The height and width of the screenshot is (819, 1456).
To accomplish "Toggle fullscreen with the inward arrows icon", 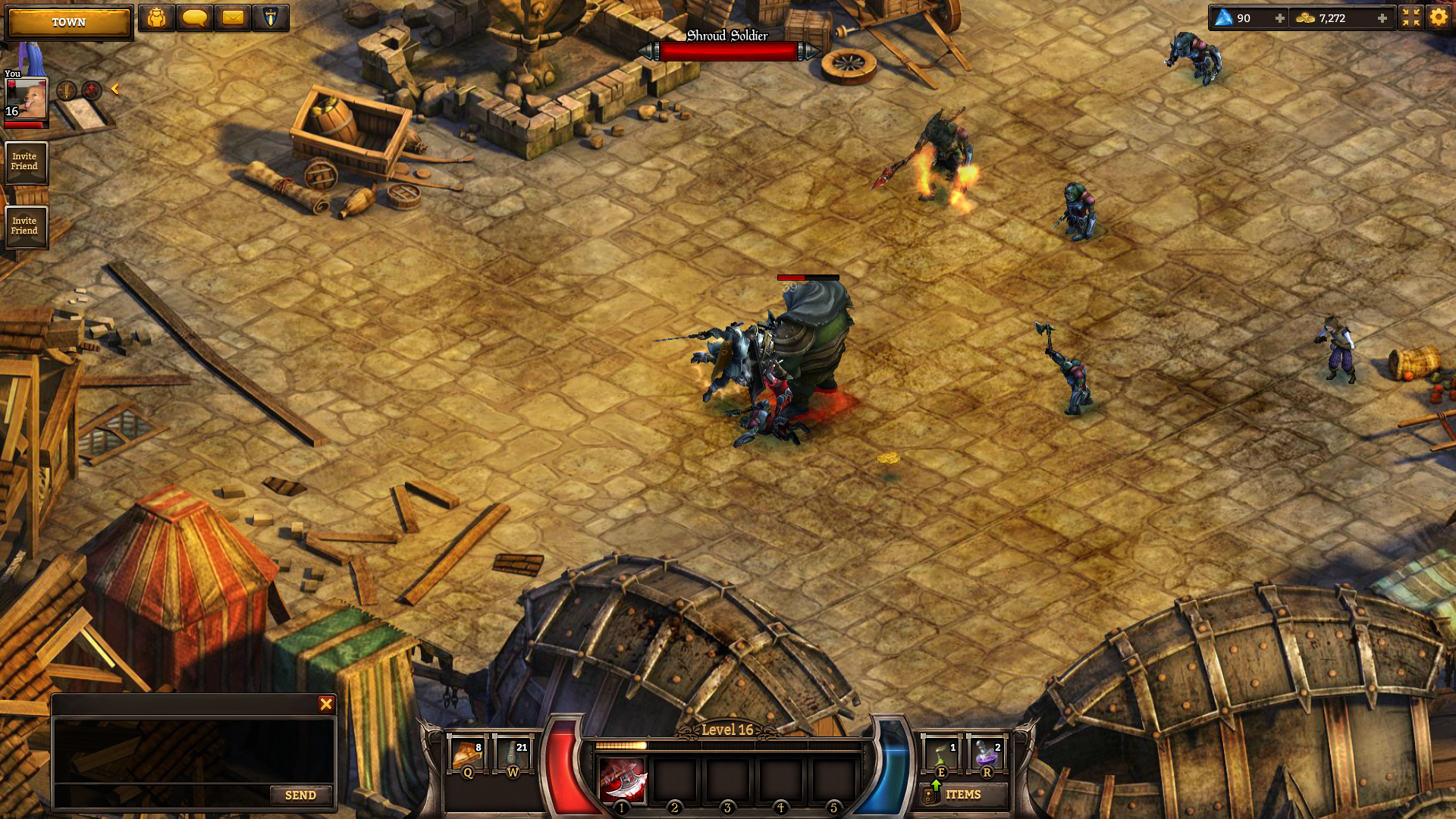I will [1410, 17].
